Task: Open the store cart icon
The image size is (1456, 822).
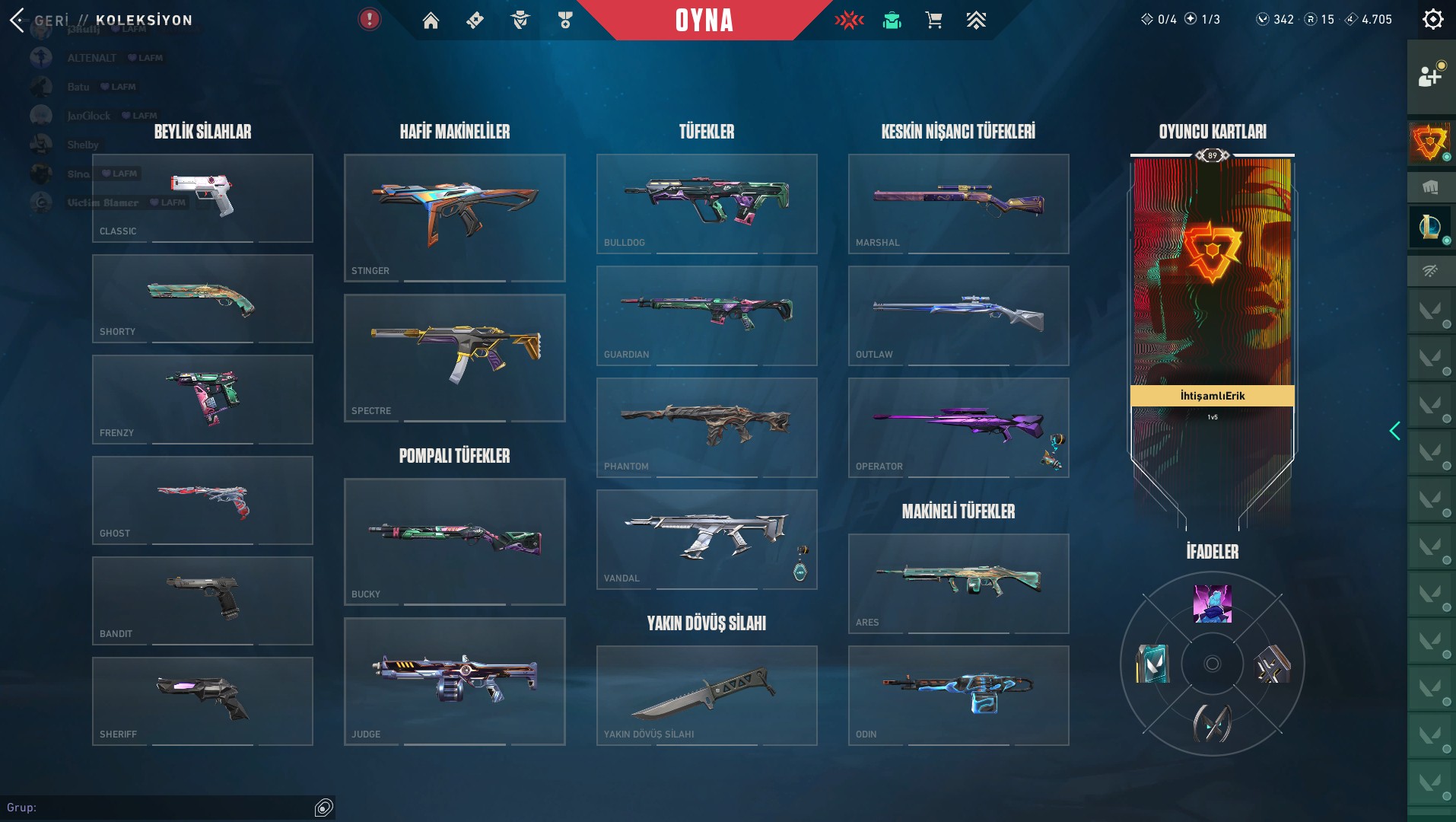Action: pyautogui.click(x=933, y=21)
